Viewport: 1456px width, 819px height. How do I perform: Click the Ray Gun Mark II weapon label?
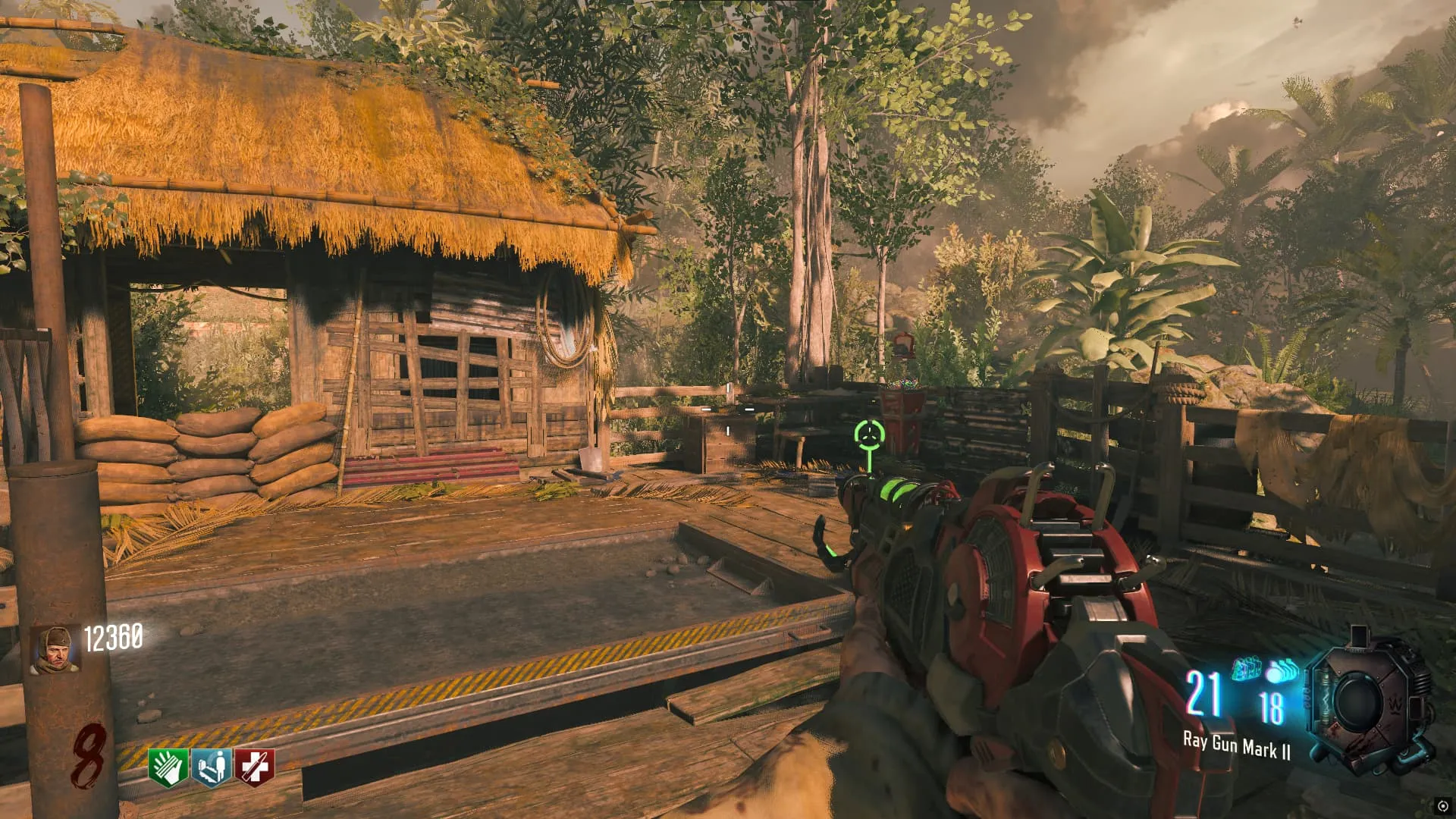[x=1236, y=746]
